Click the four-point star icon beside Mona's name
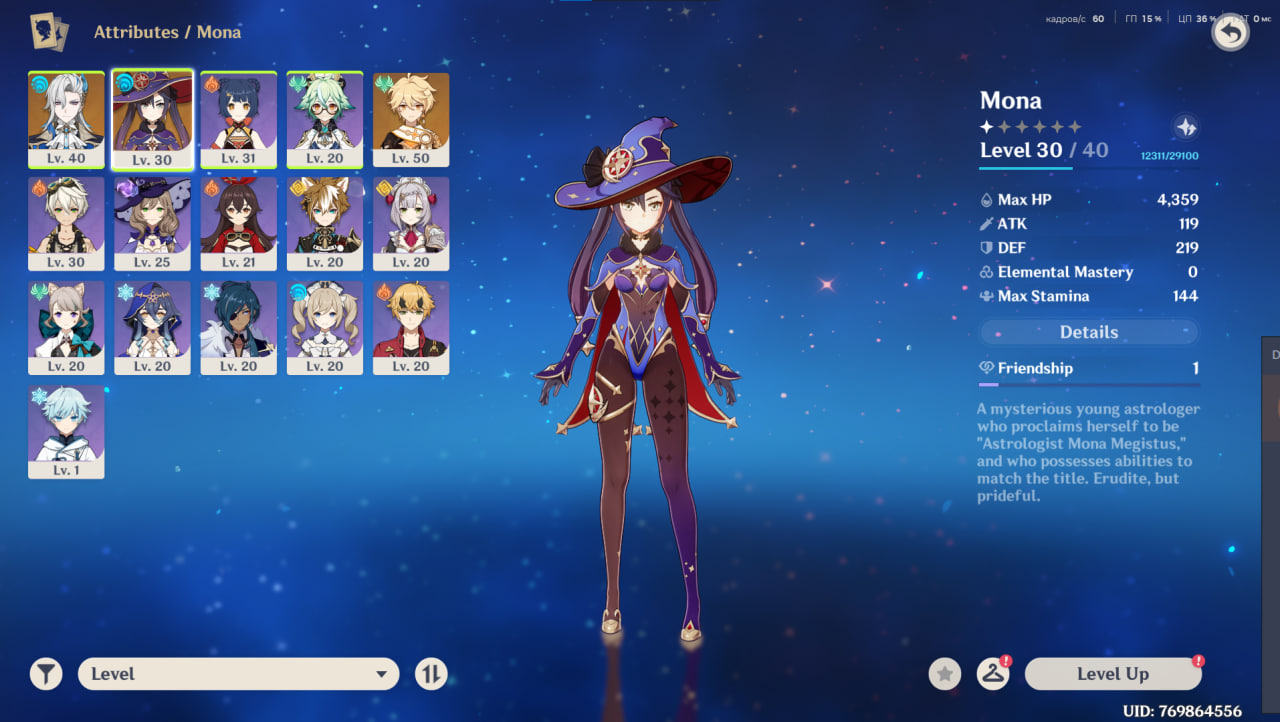Viewport: 1280px width, 722px height. point(1186,127)
